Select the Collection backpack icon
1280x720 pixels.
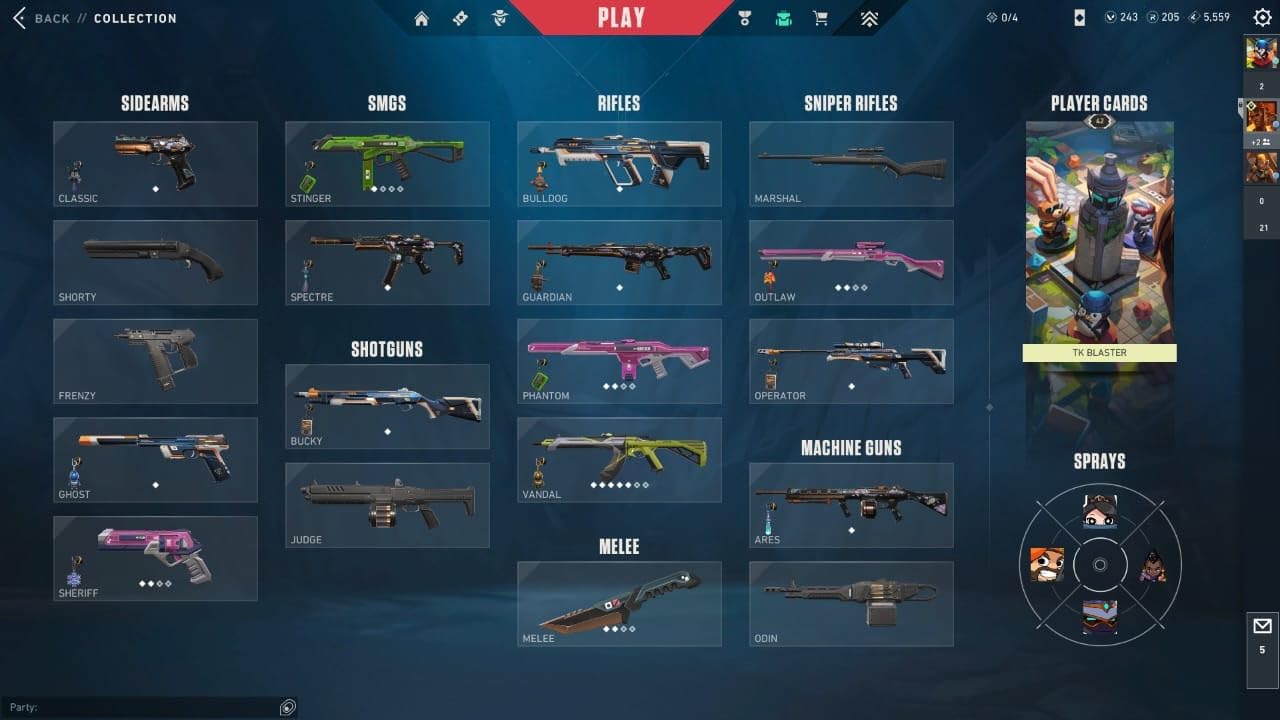point(784,17)
